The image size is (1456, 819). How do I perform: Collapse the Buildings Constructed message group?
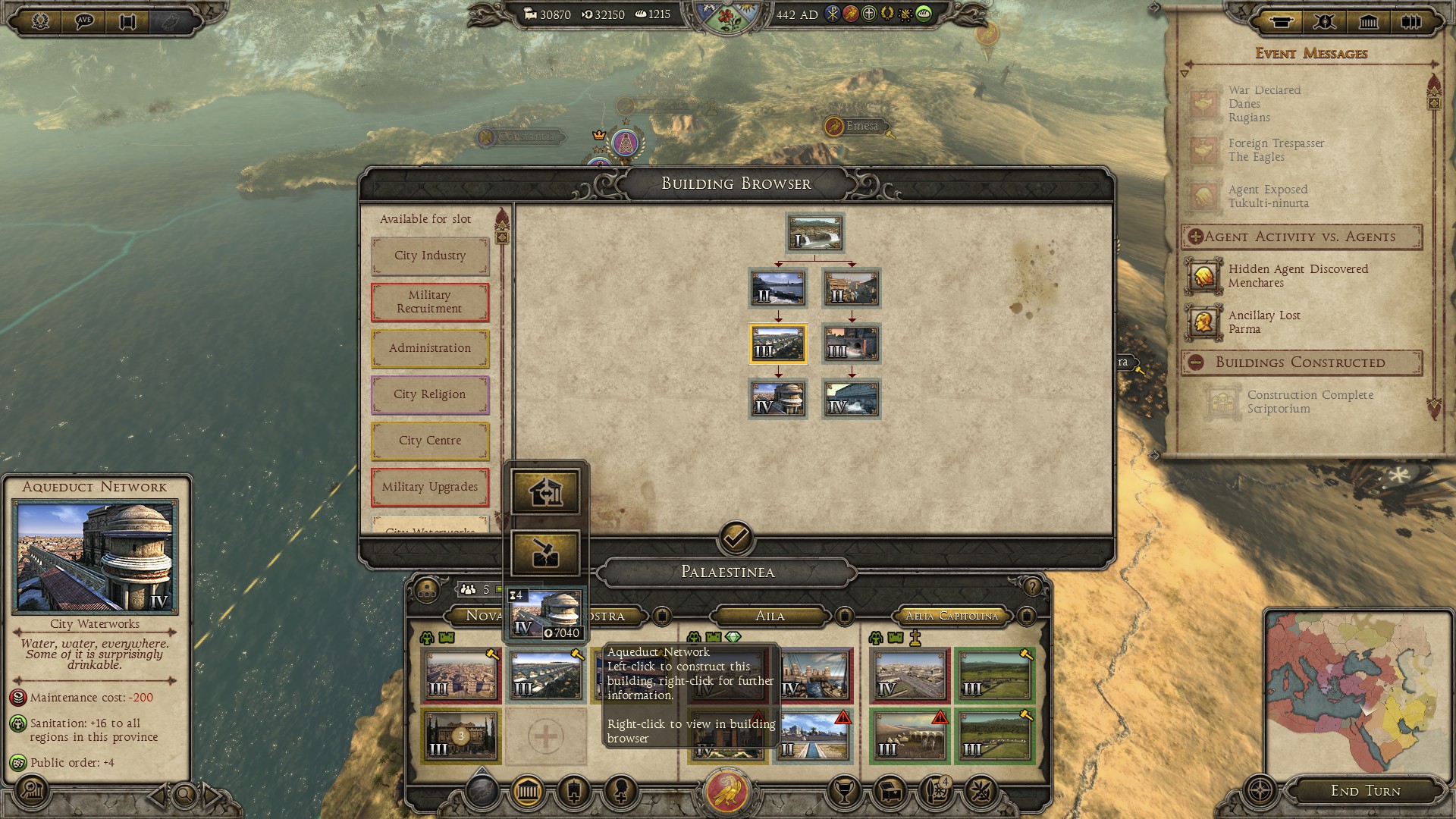(x=1196, y=362)
